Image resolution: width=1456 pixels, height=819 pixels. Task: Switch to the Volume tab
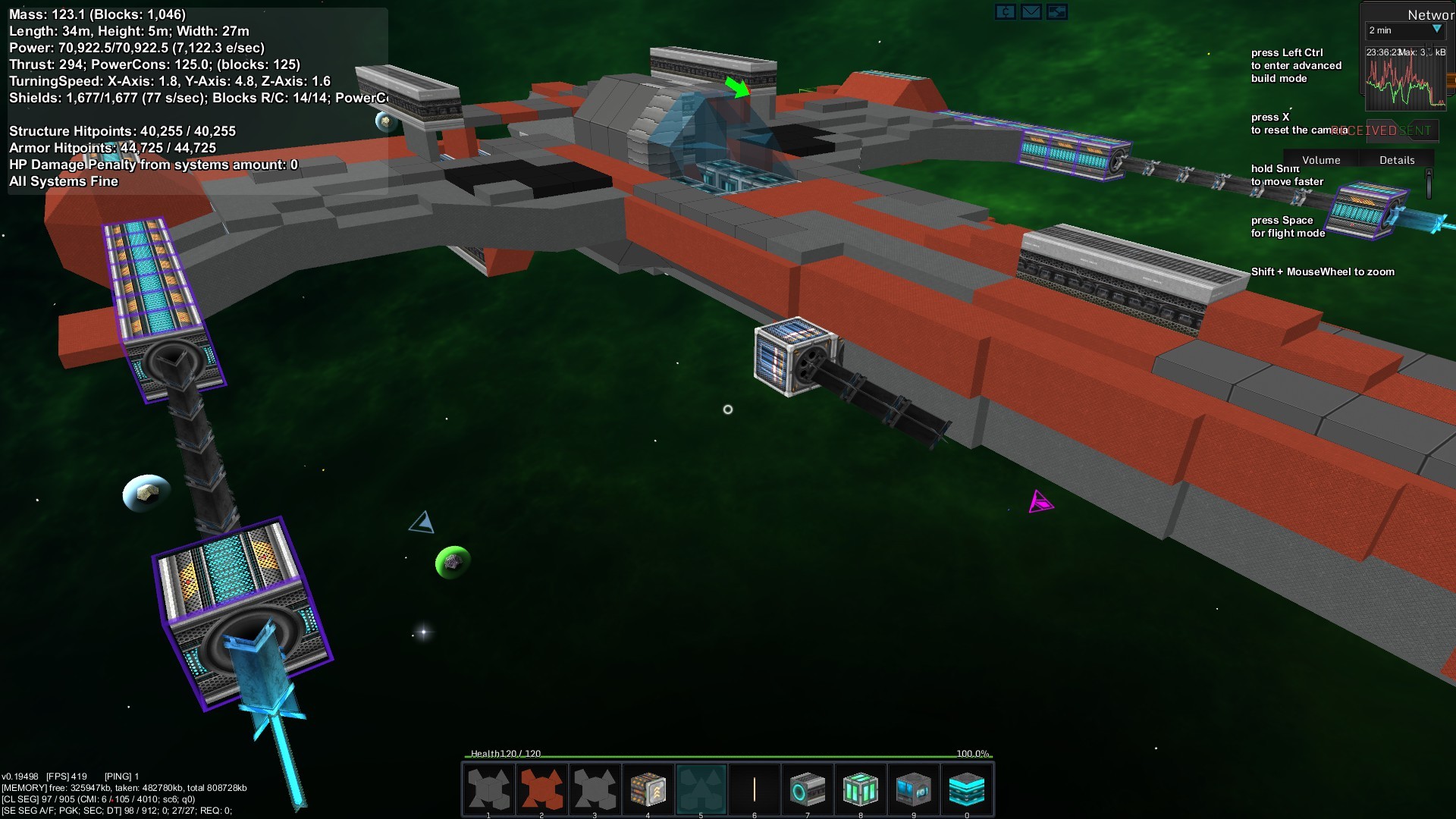(x=1321, y=160)
